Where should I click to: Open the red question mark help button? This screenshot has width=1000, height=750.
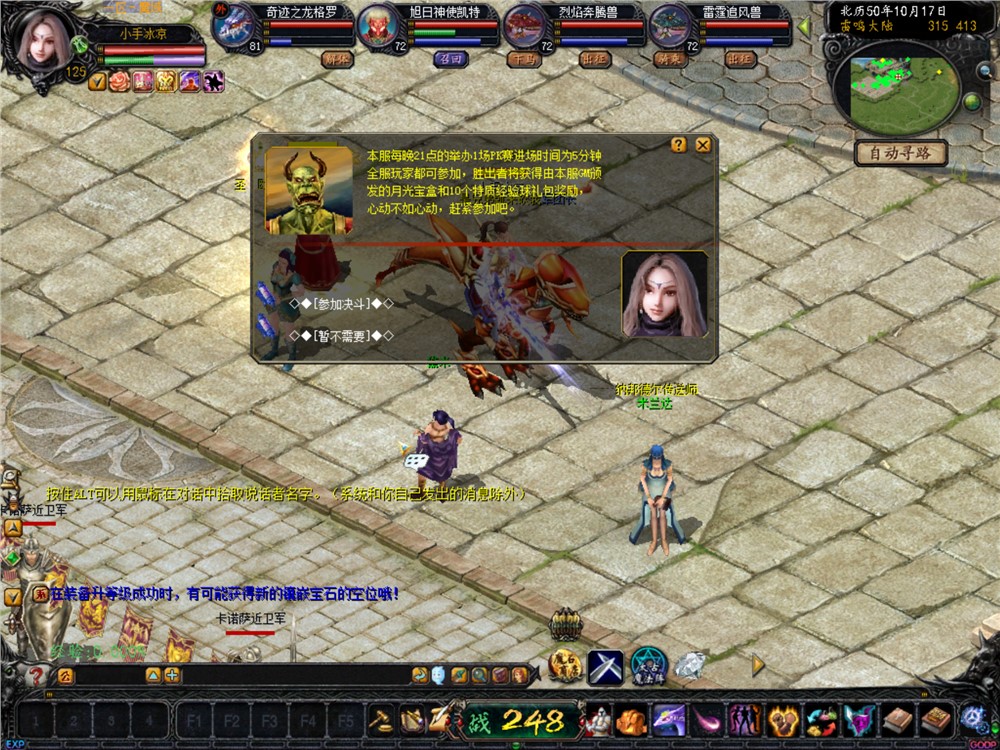point(37,676)
